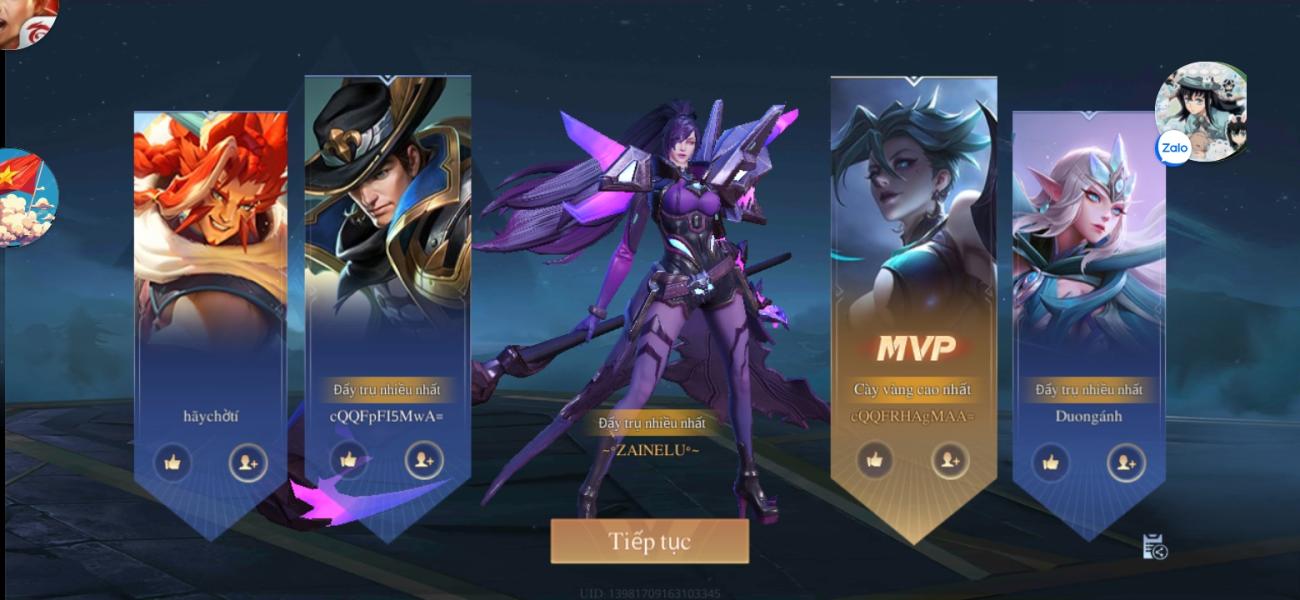Open the share report icon
Viewport: 1300px width, 600px height.
click(x=1155, y=546)
